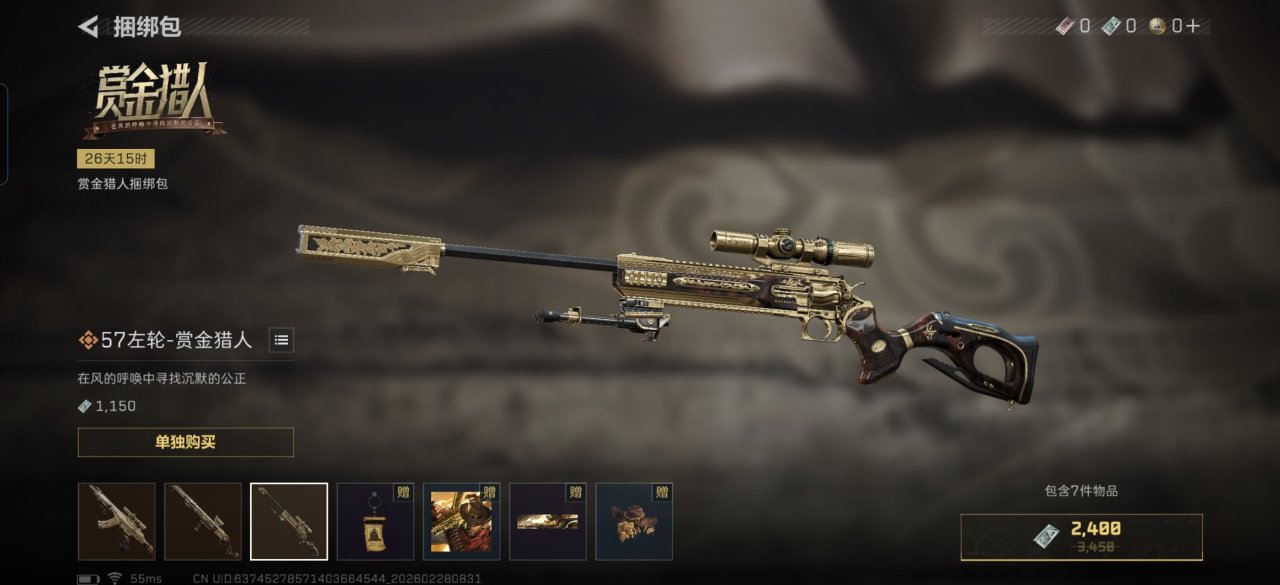Go back using the arrow beside 捆绑包
Screen dimensions: 1280x585
pos(89,27)
